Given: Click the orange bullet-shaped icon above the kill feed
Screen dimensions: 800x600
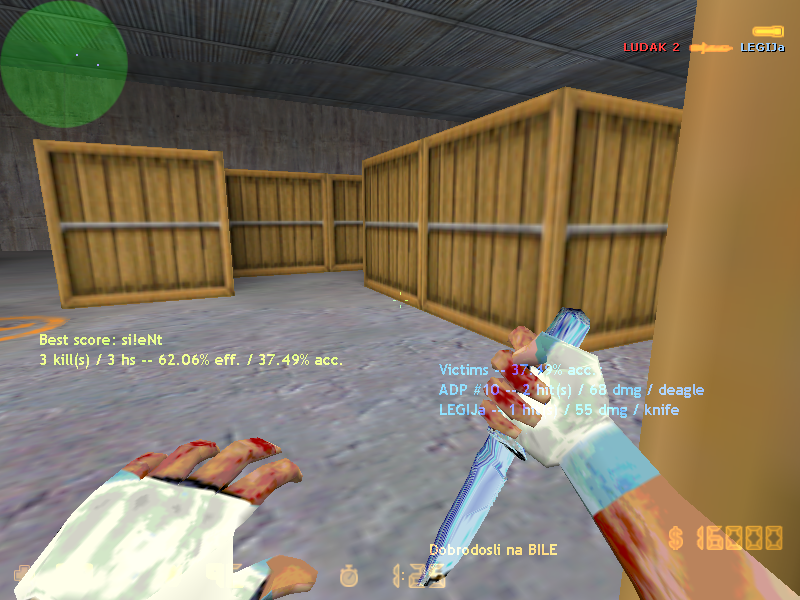Looking at the screenshot, I should [767, 32].
